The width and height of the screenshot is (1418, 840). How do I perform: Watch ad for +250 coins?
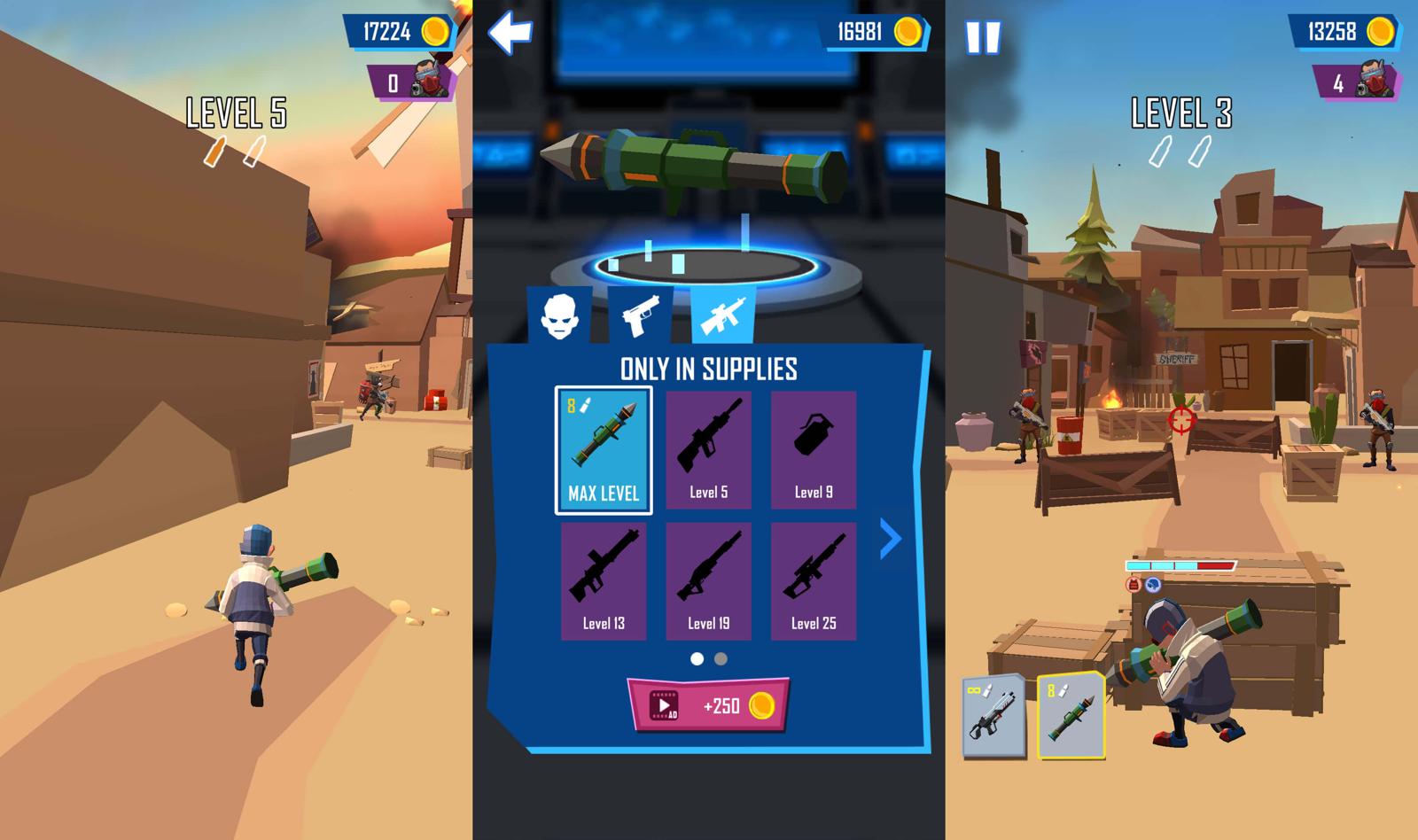[708, 705]
